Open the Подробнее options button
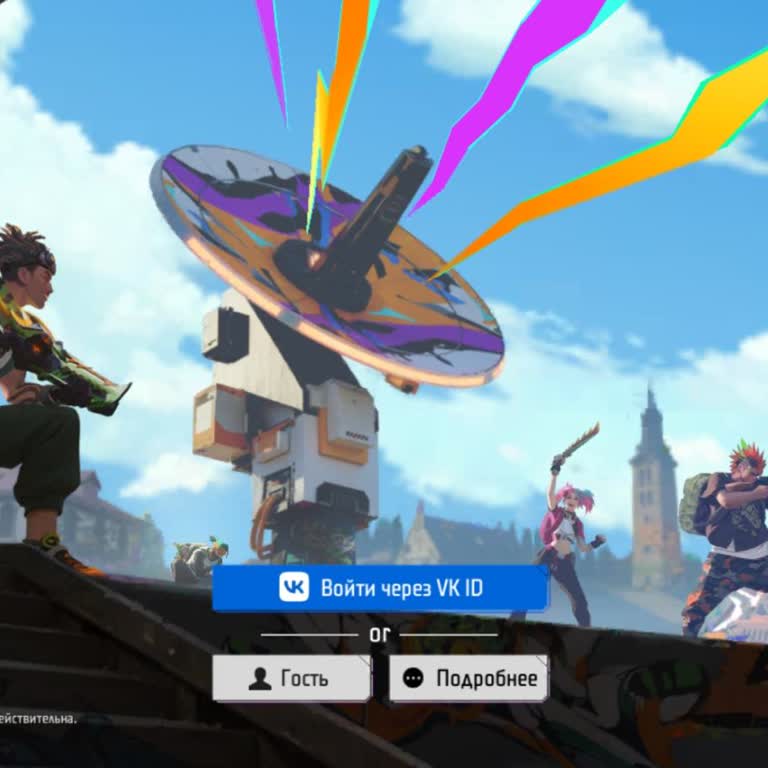Viewport: 768px width, 768px height. coord(468,678)
